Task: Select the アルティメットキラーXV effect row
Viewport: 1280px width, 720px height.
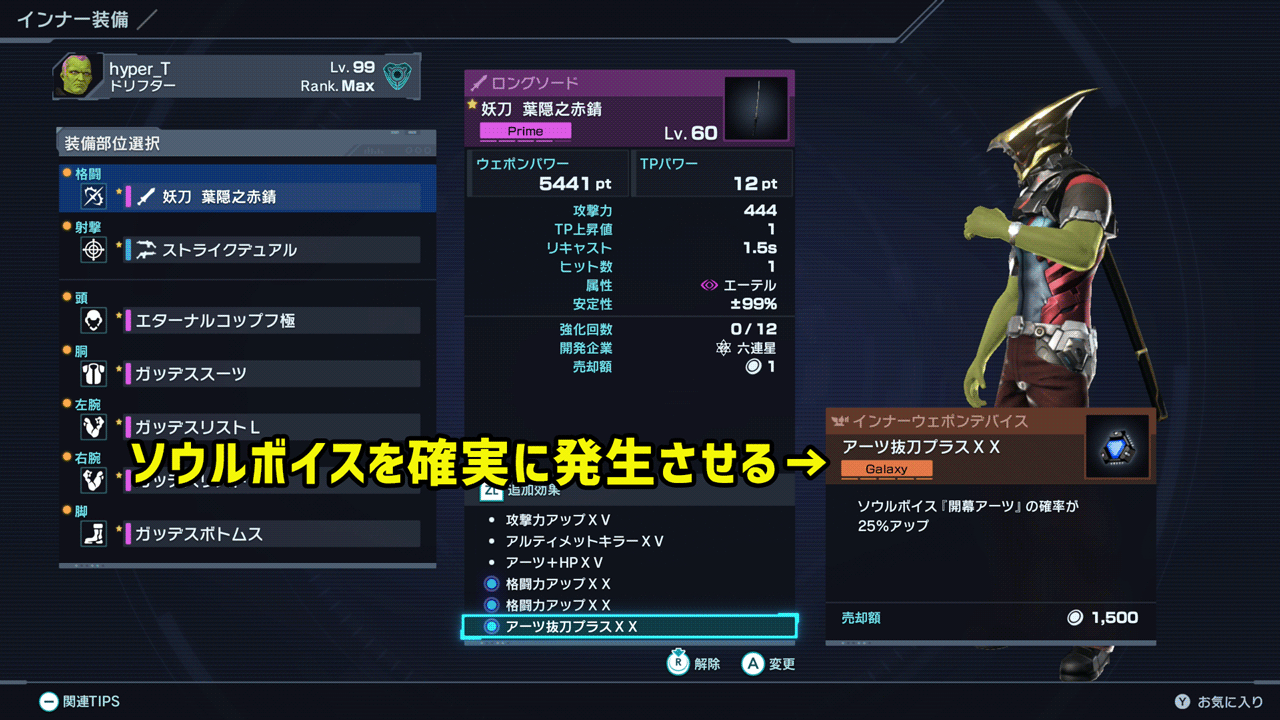Action: [x=585, y=541]
